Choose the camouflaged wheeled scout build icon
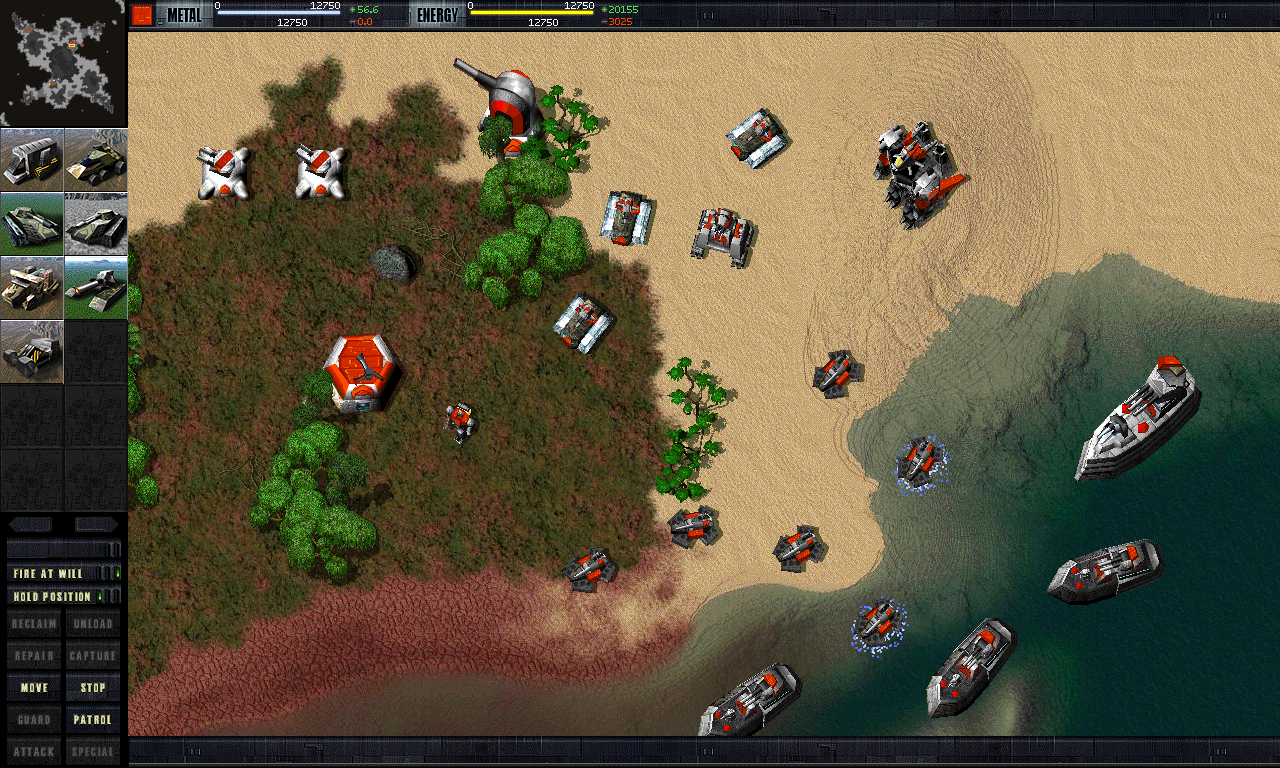 (x=96, y=160)
